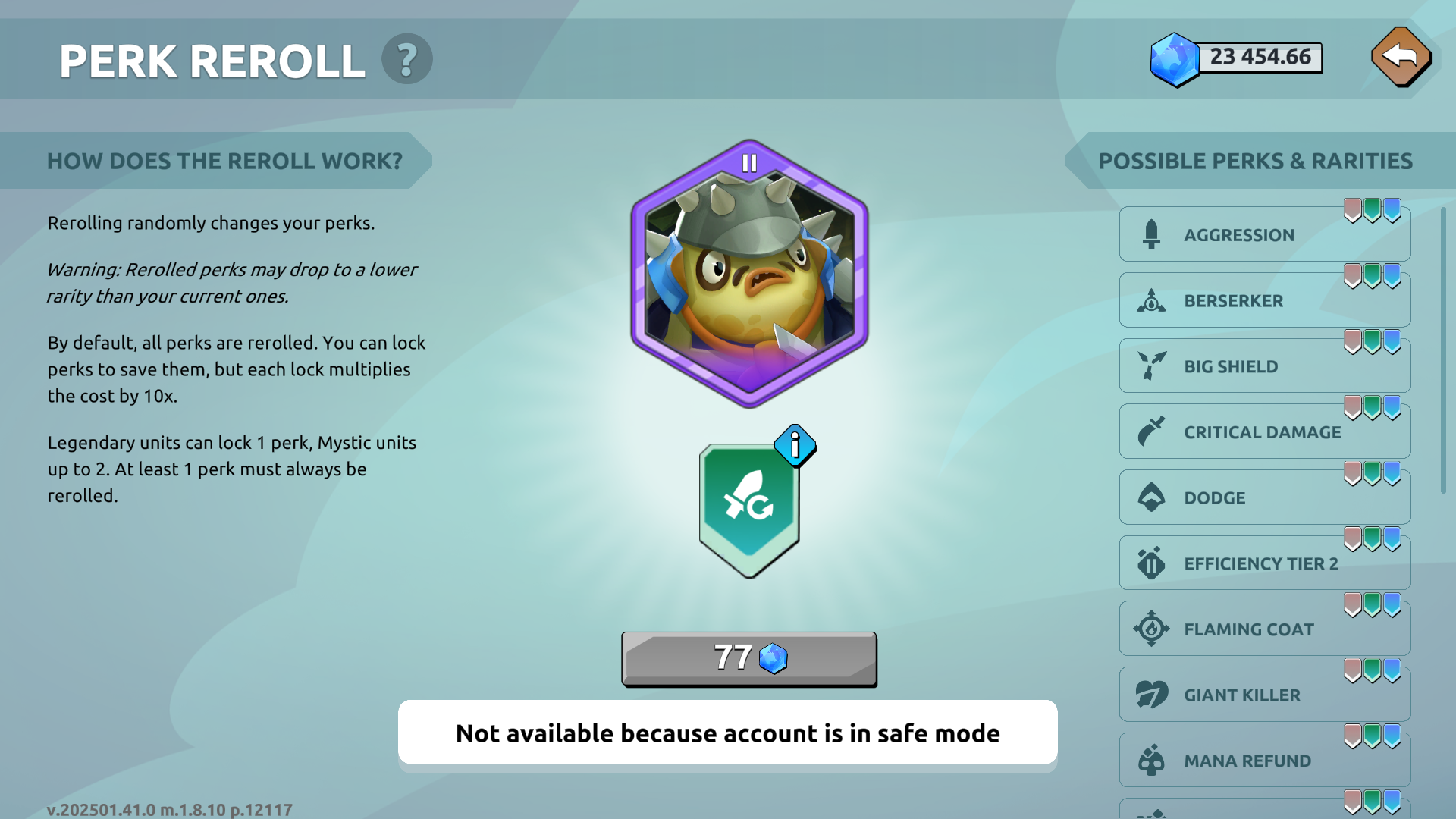Open the Big Shield perk entry

(1264, 366)
